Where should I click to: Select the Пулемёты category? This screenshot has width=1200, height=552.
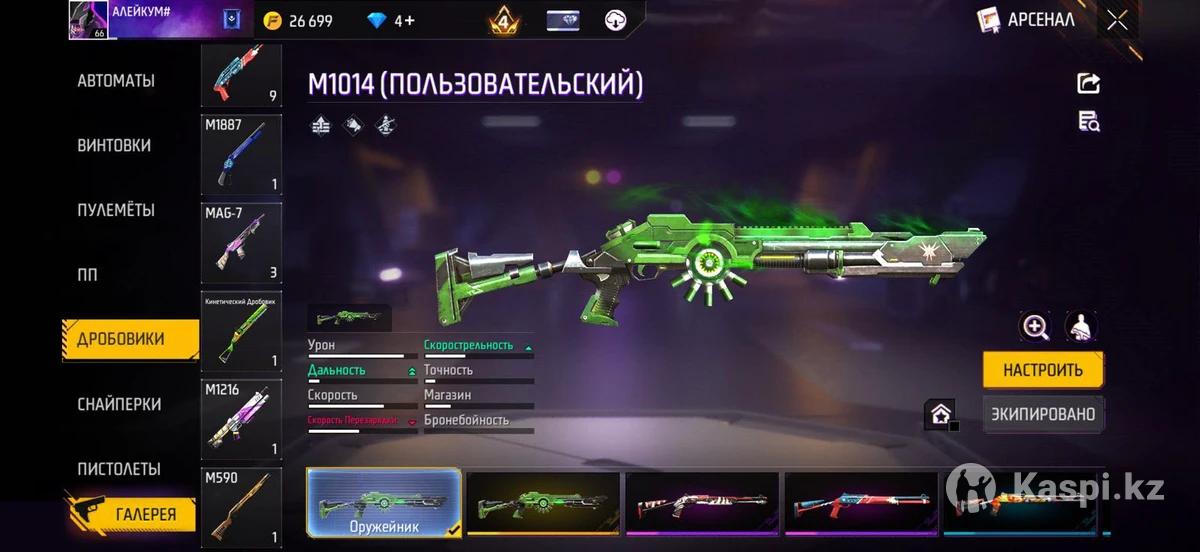116,210
